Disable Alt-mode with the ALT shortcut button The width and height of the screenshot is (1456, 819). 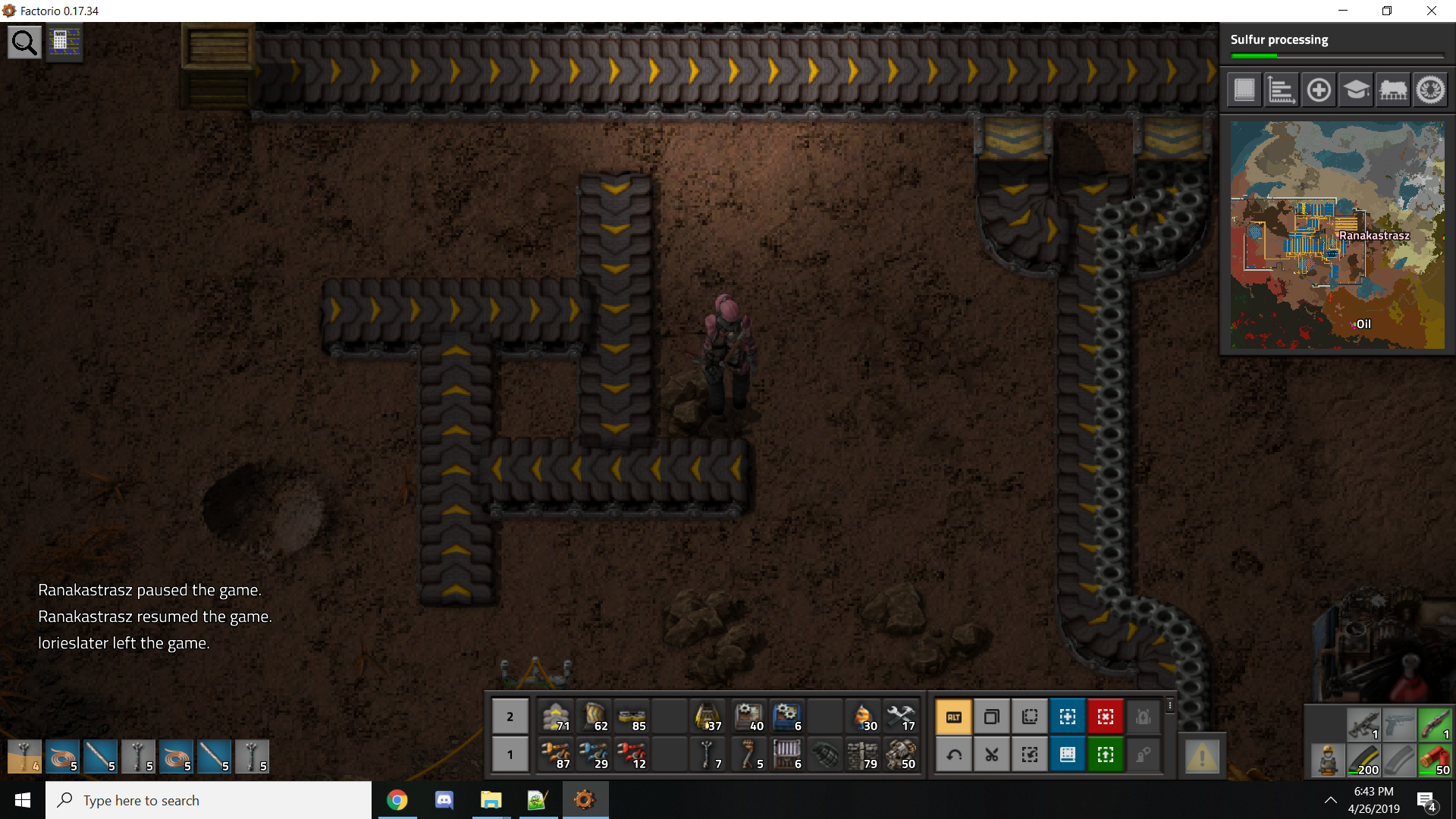pos(954,716)
